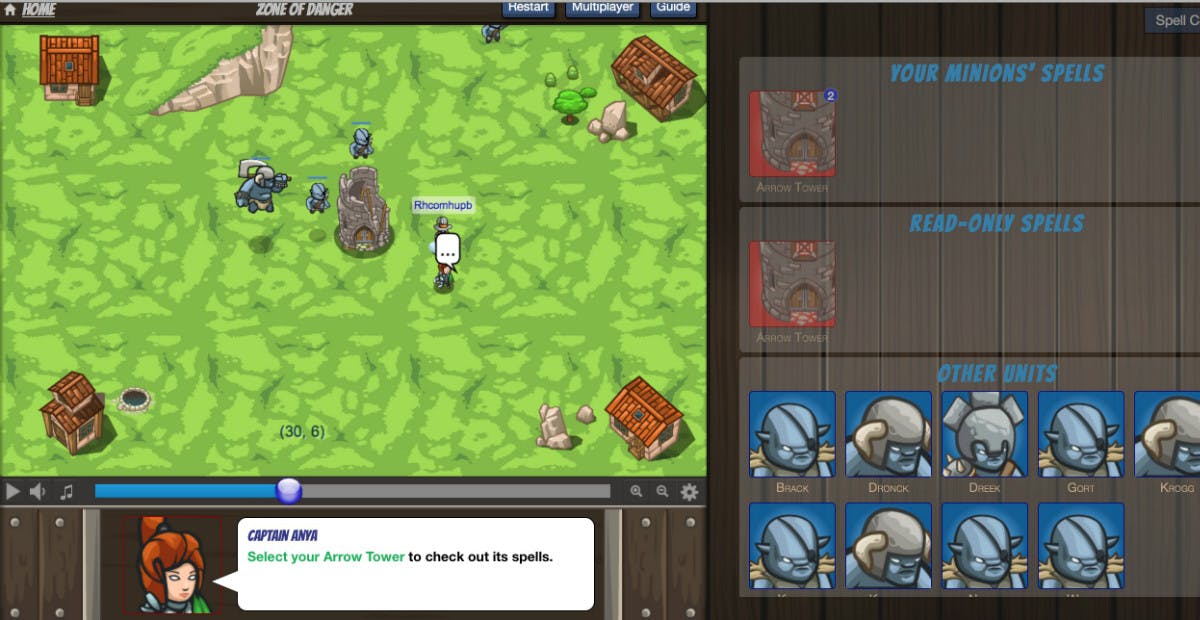This screenshot has width=1200, height=620.
Task: Open the gear settings menu
Action: point(689,491)
